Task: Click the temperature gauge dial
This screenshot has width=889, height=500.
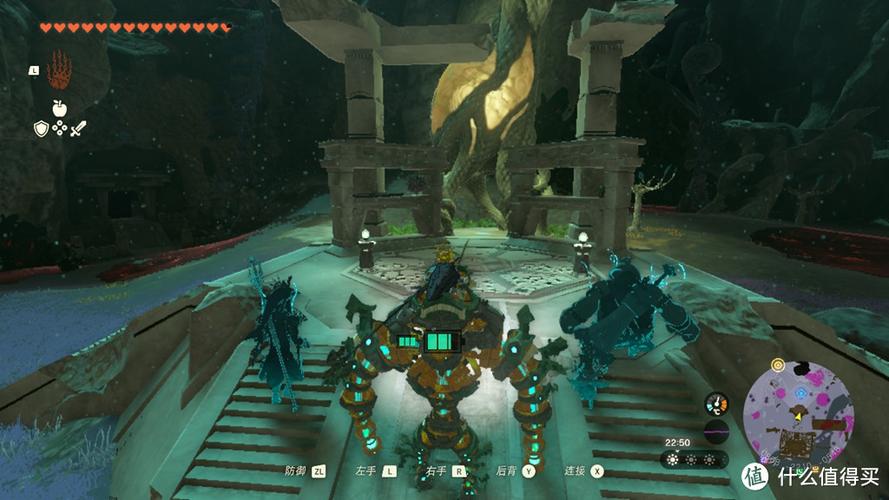Action: [x=715, y=404]
